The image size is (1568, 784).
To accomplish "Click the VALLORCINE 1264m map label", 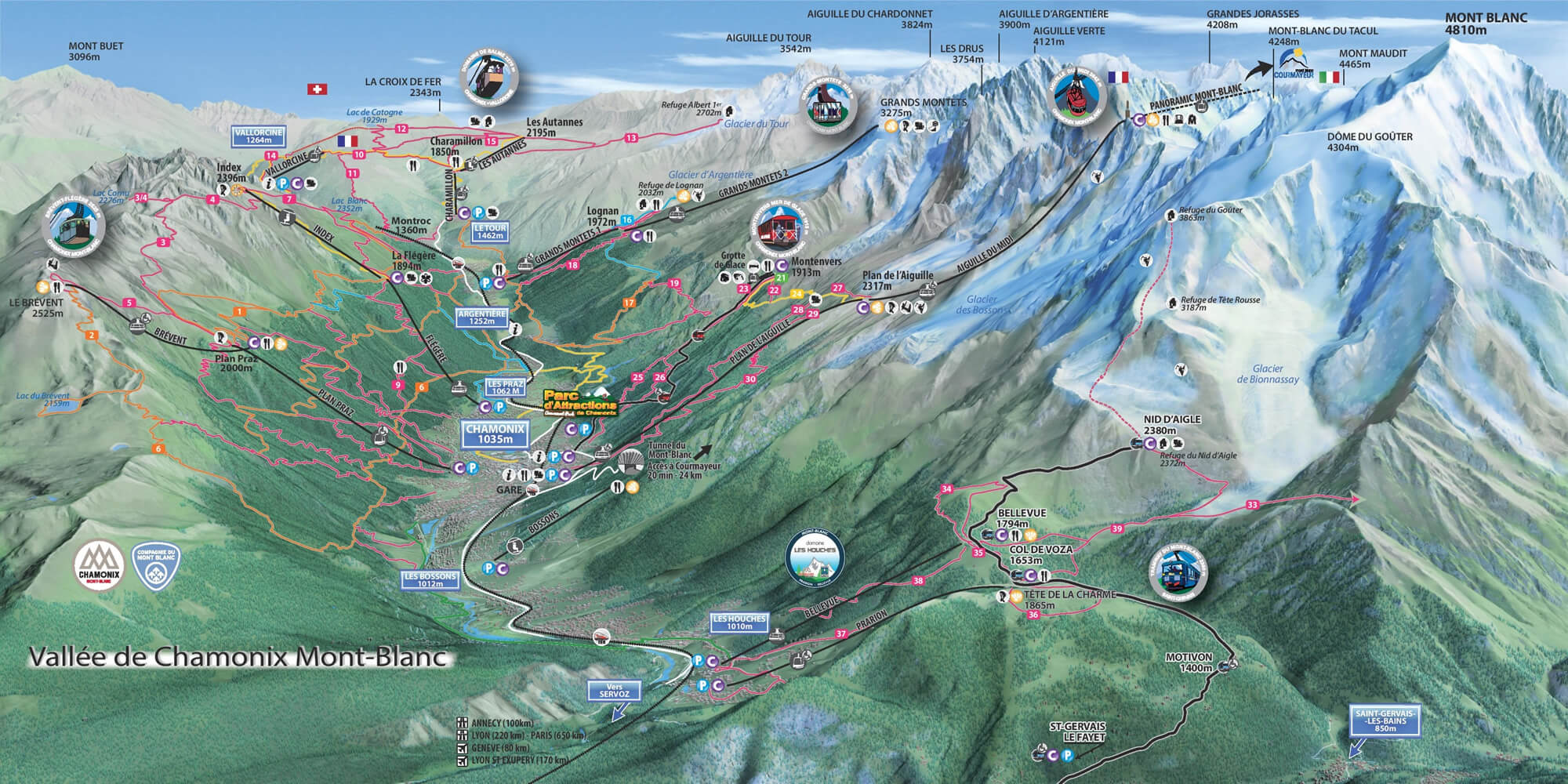I will (259, 136).
